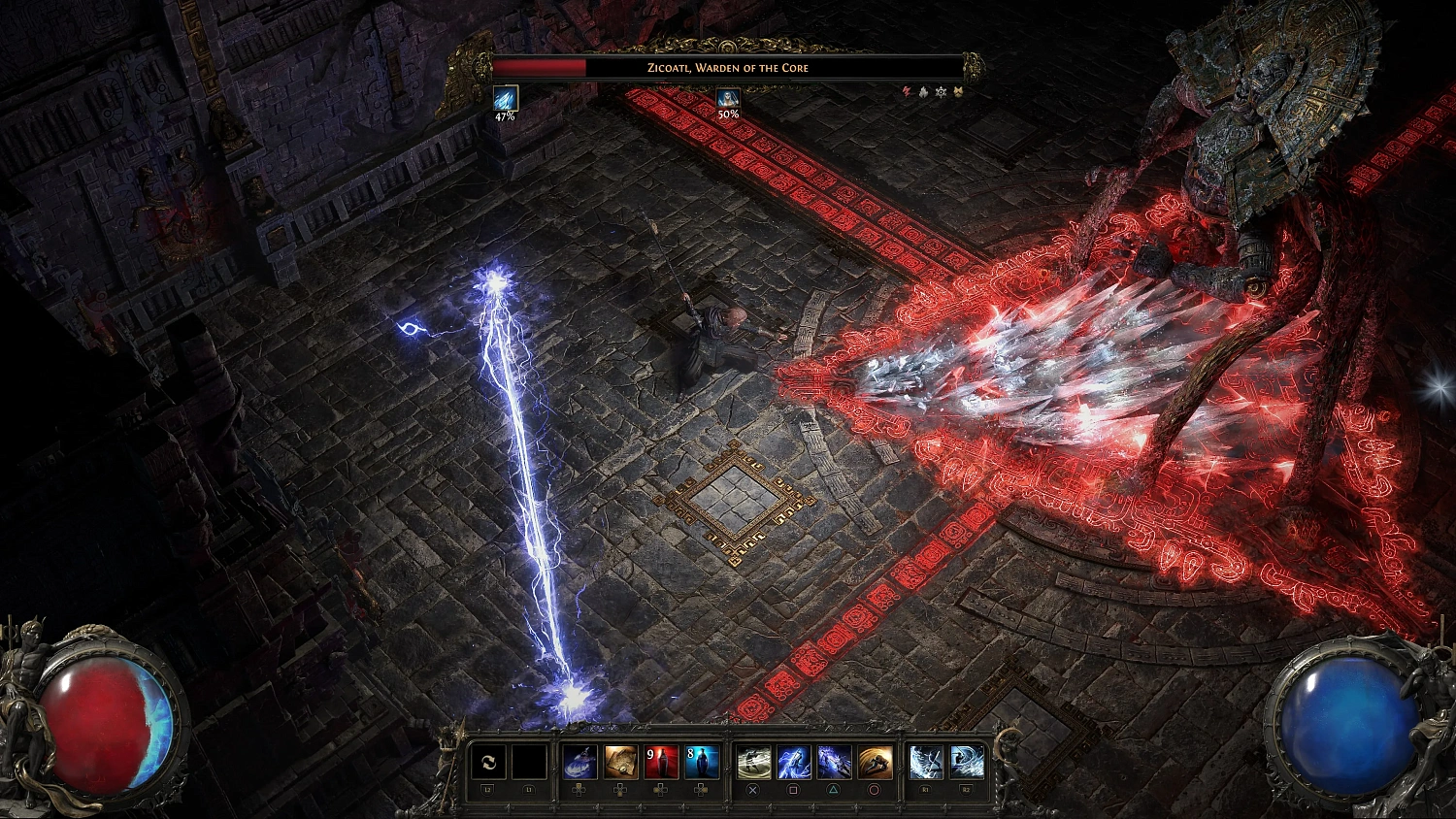Click the golden wings status icon at top right
The image size is (1456, 819).
[957, 91]
